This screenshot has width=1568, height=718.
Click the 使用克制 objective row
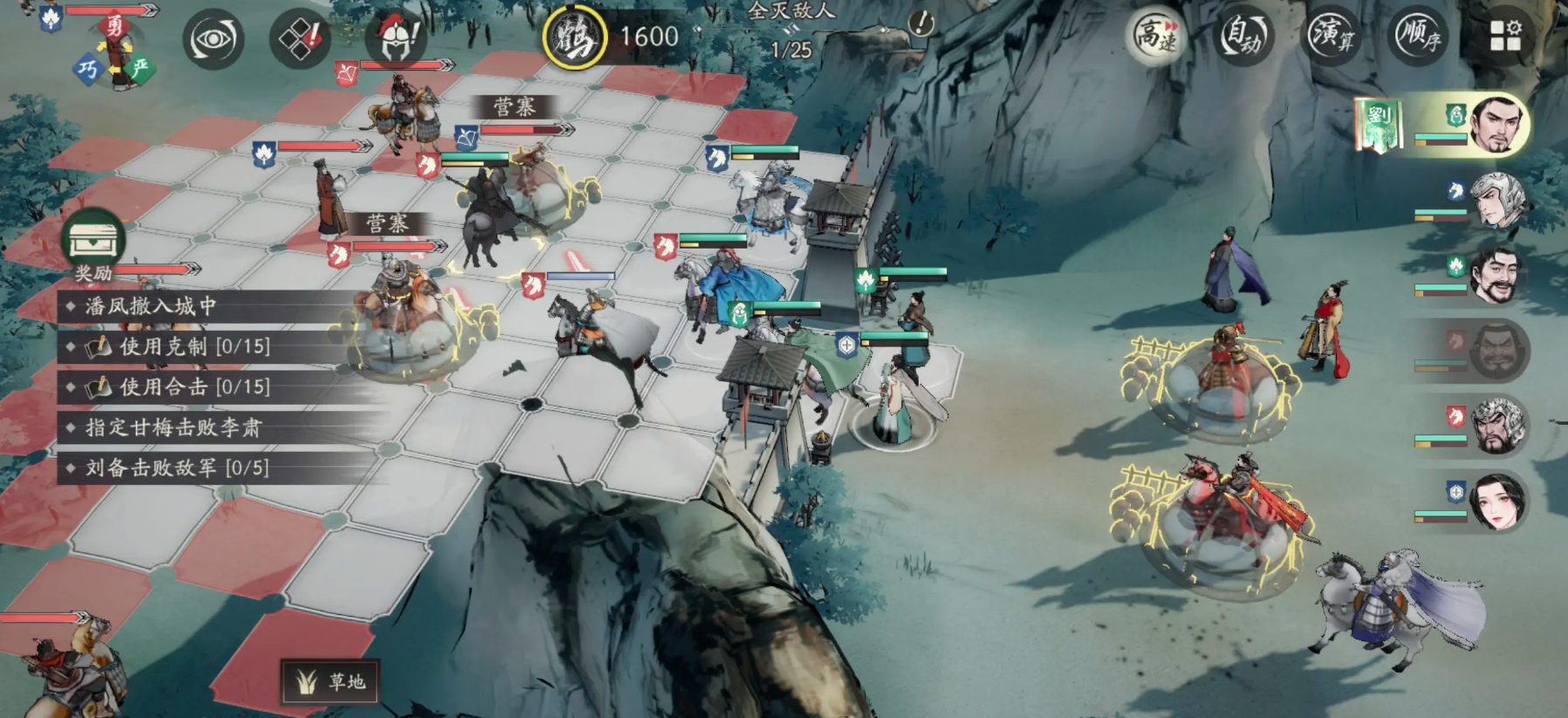[194, 346]
